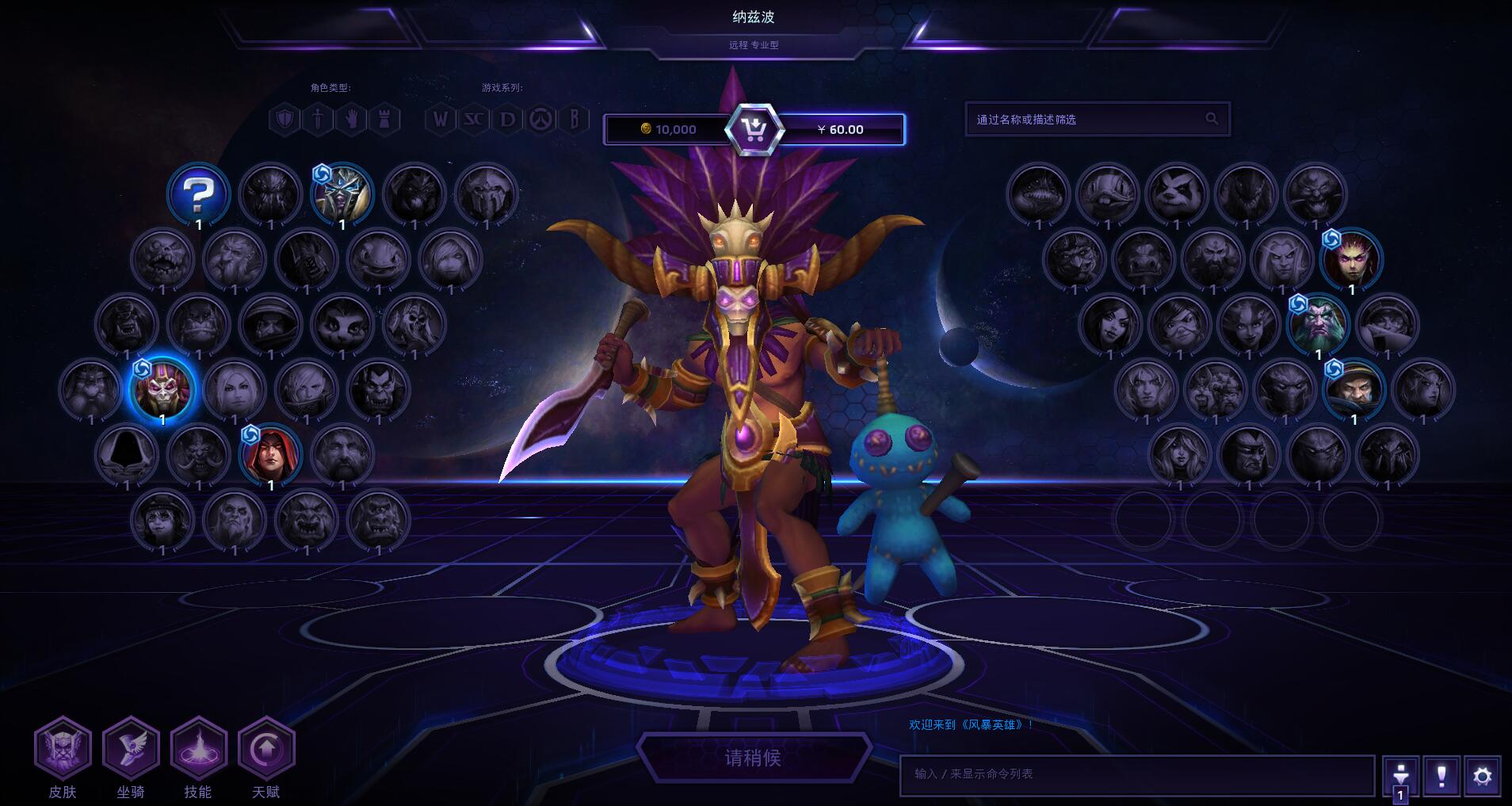Filter heroes by StarCraft universe icon
This screenshot has width=1512, height=806.
[474, 120]
